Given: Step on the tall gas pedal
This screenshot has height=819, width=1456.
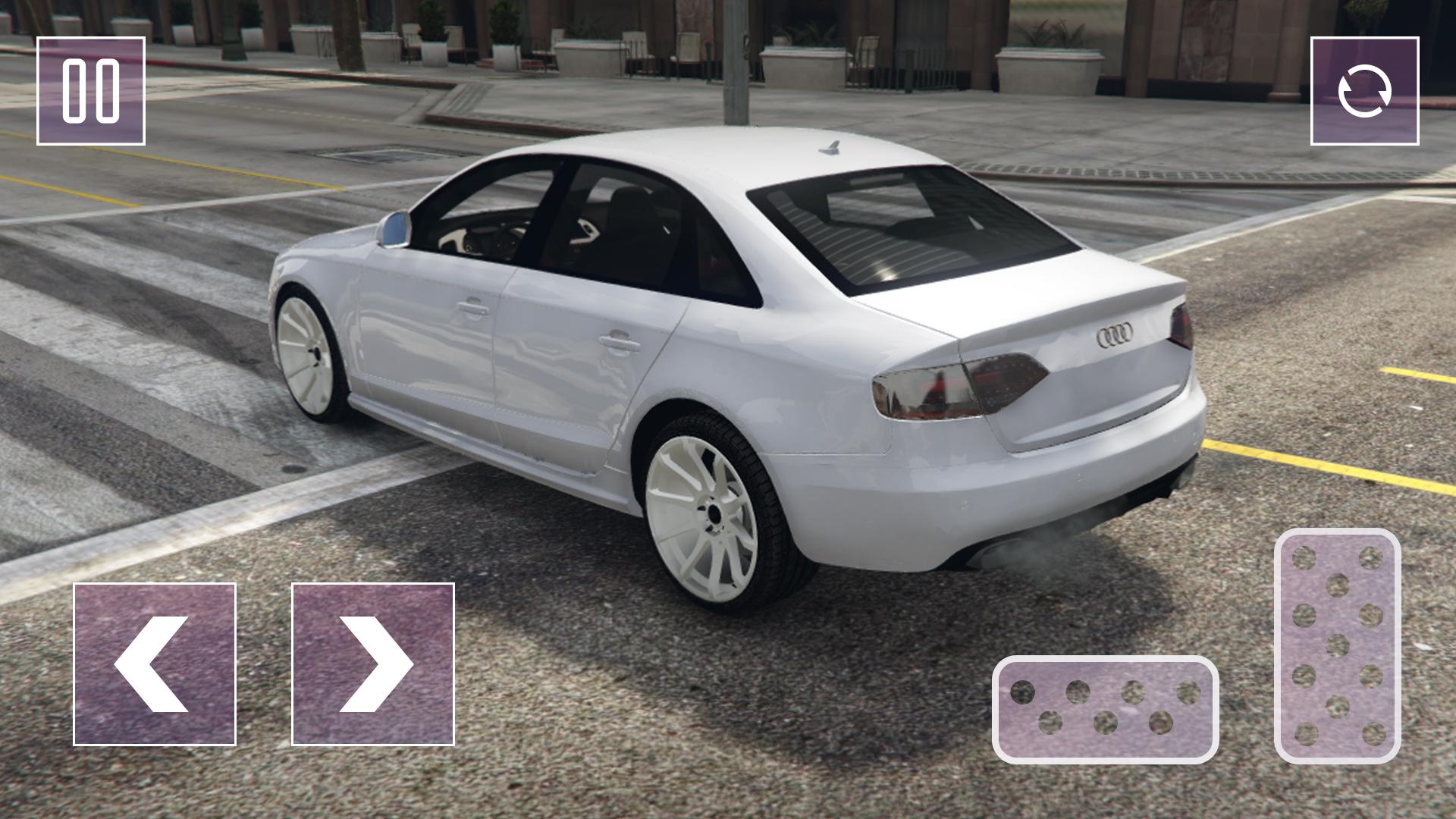Looking at the screenshot, I should 1337,646.
